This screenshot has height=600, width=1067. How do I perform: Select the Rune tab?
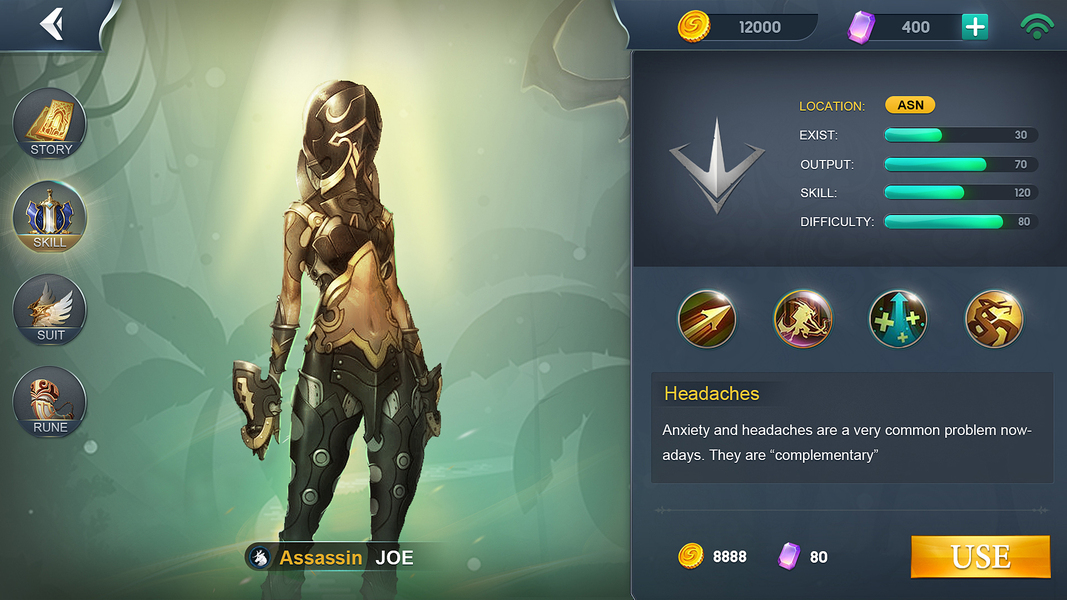click(x=50, y=402)
